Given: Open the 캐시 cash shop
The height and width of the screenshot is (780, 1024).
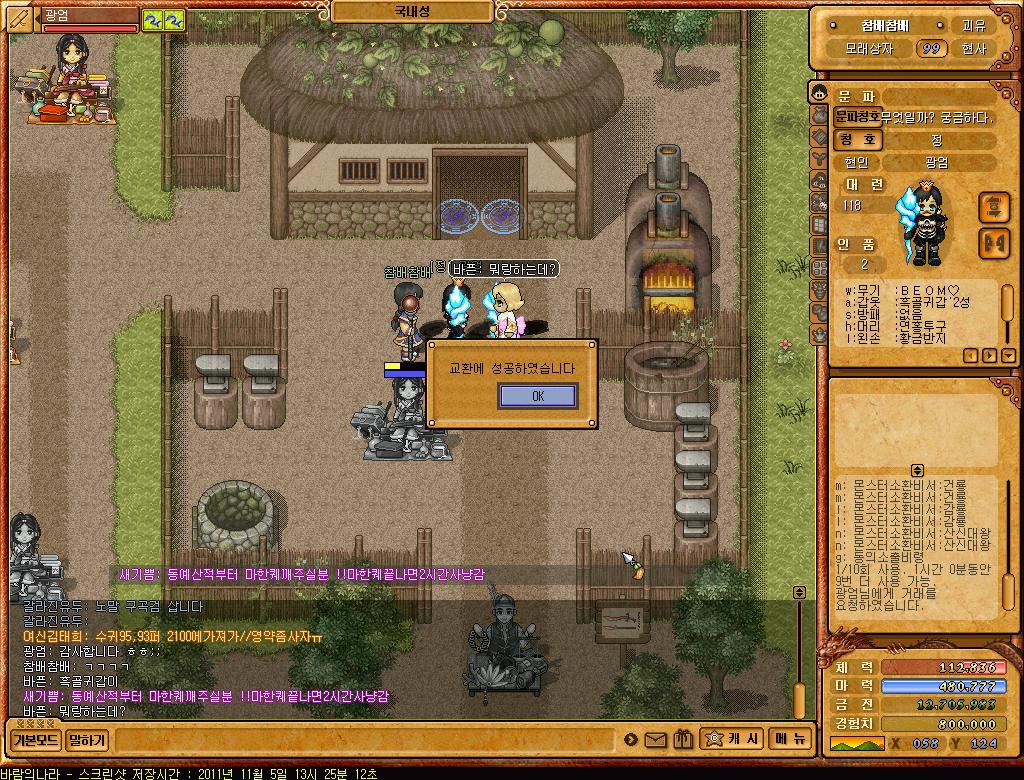Looking at the screenshot, I should [x=734, y=740].
